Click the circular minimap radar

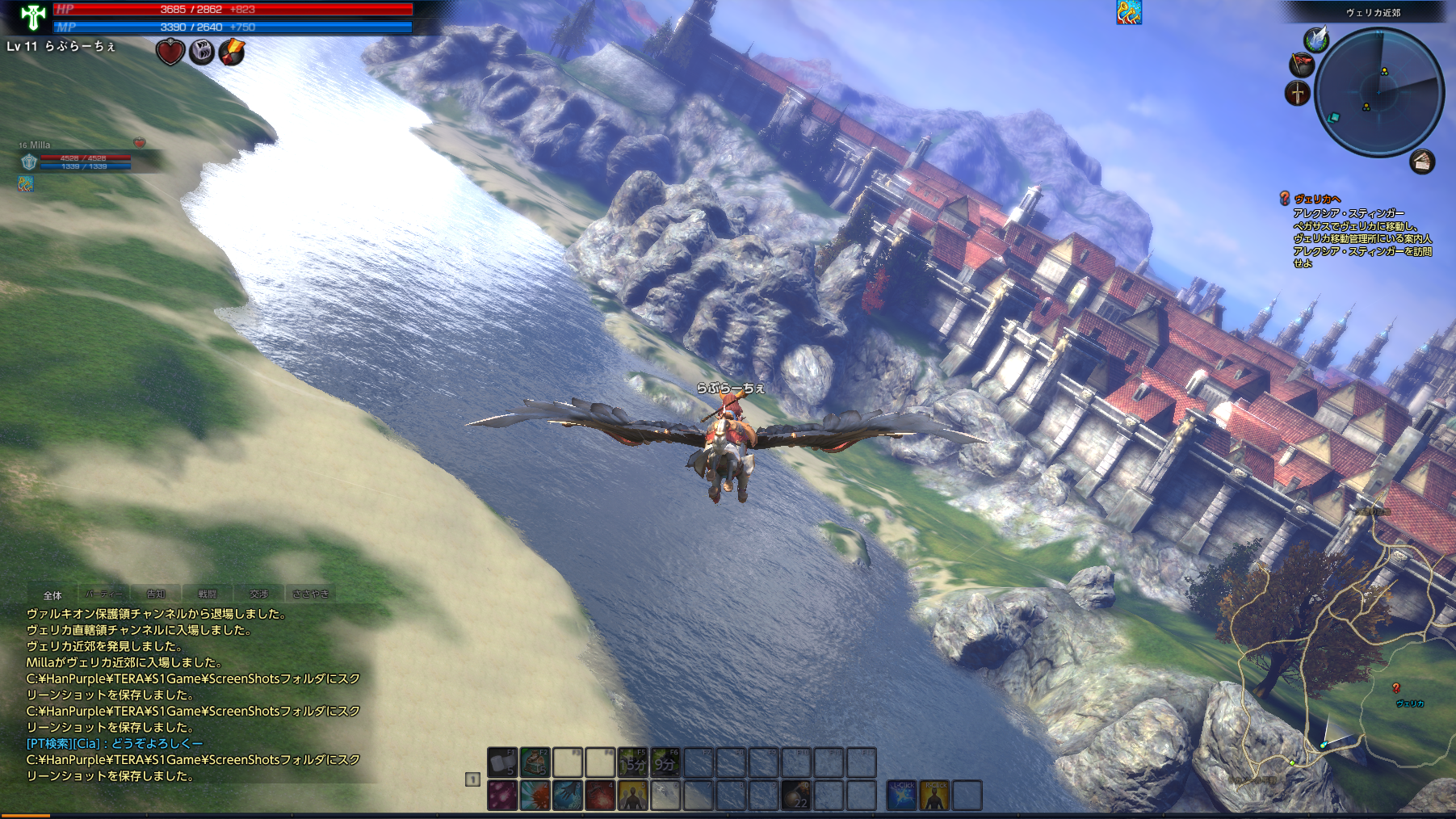[1378, 92]
